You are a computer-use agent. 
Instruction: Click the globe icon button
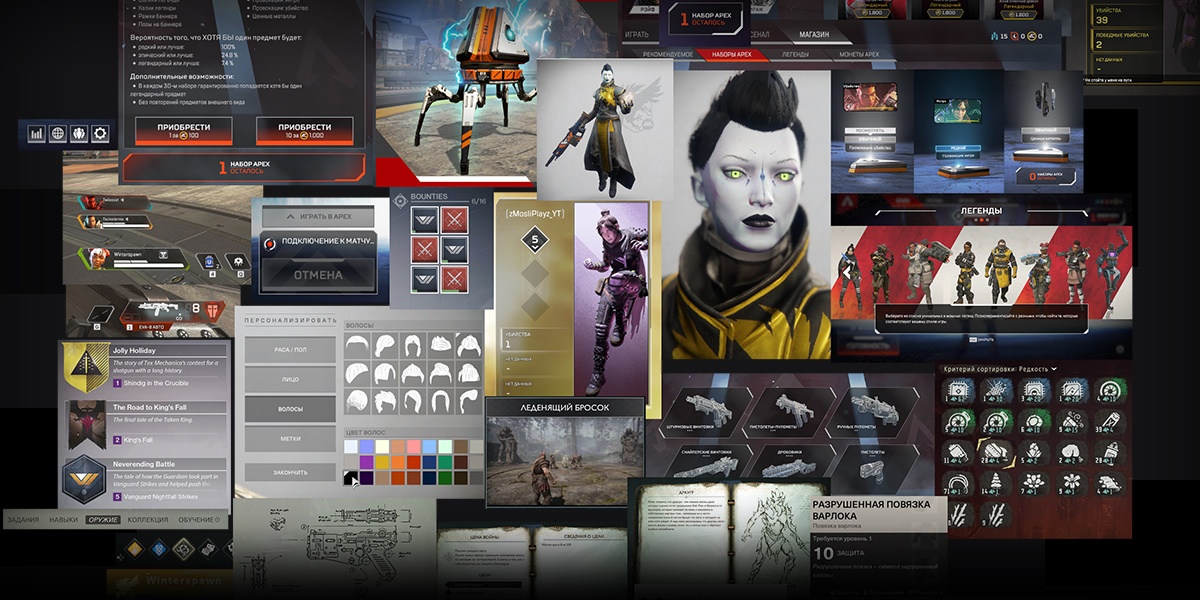pyautogui.click(x=58, y=133)
